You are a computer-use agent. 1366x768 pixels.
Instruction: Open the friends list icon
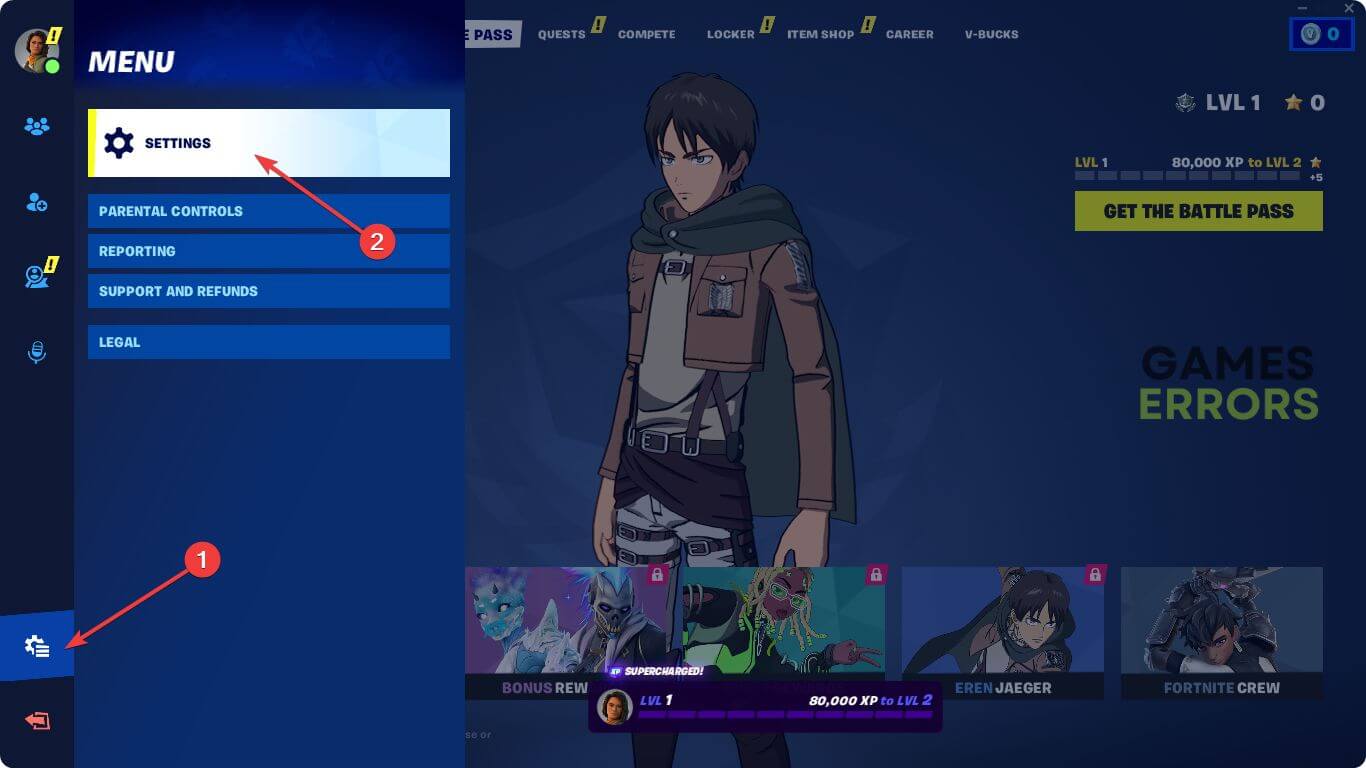[x=37, y=127]
